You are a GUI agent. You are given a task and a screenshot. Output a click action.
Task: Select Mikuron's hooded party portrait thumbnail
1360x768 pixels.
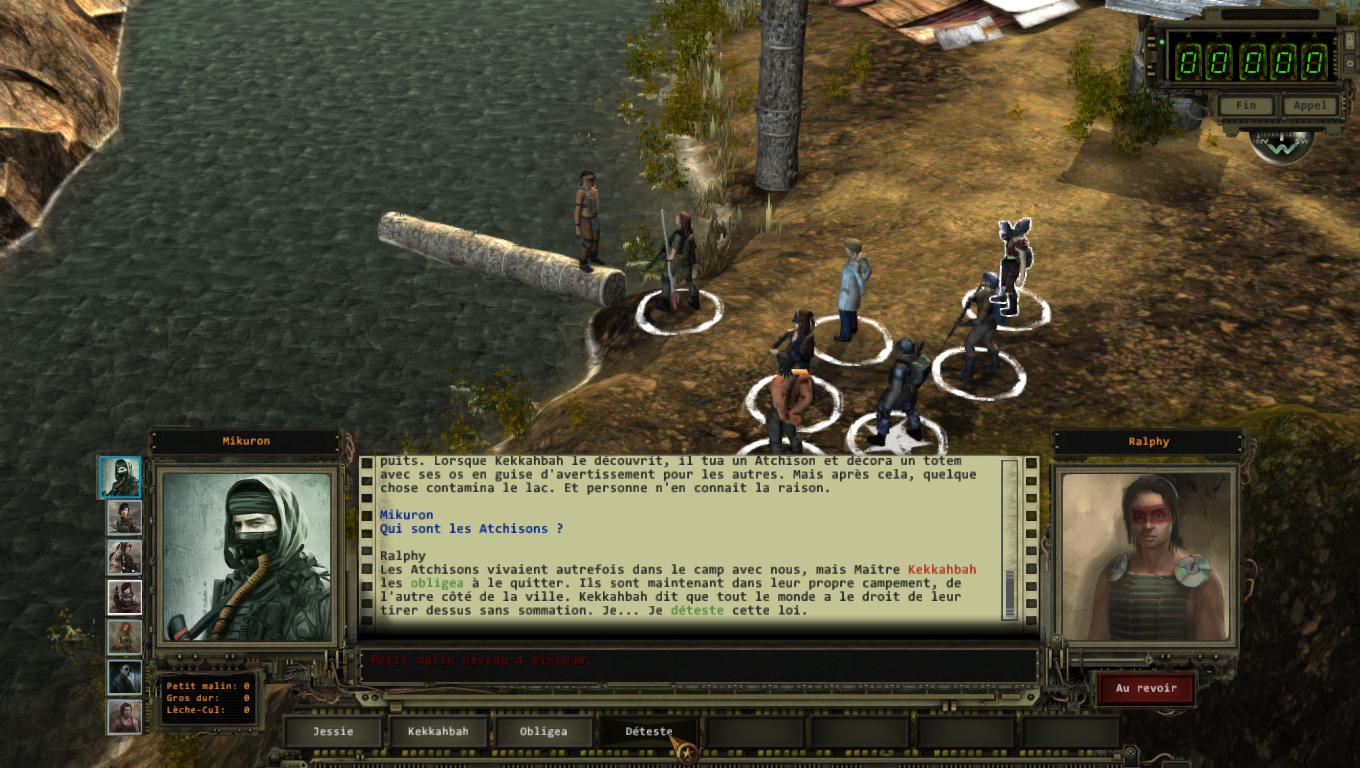coord(120,478)
